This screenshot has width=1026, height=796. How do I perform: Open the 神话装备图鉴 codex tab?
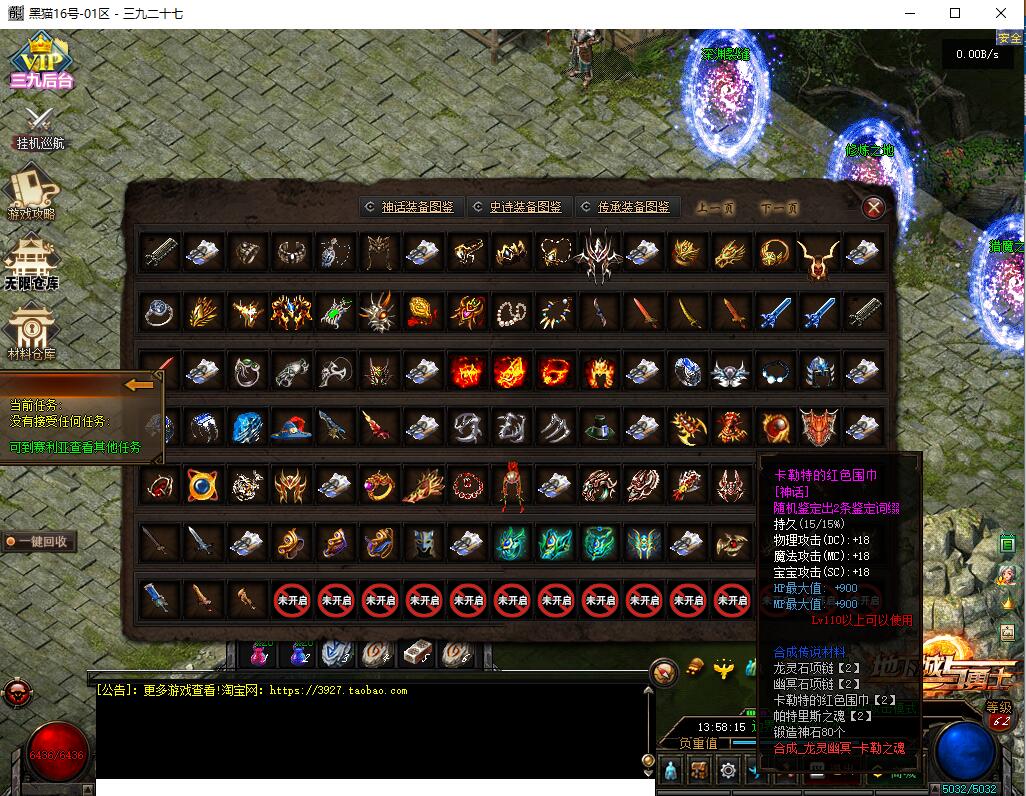(409, 207)
